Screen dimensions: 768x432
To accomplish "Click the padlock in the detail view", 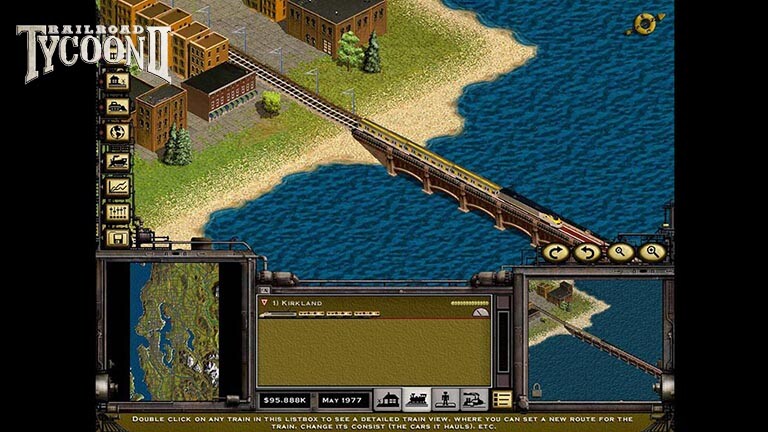I will point(537,390).
